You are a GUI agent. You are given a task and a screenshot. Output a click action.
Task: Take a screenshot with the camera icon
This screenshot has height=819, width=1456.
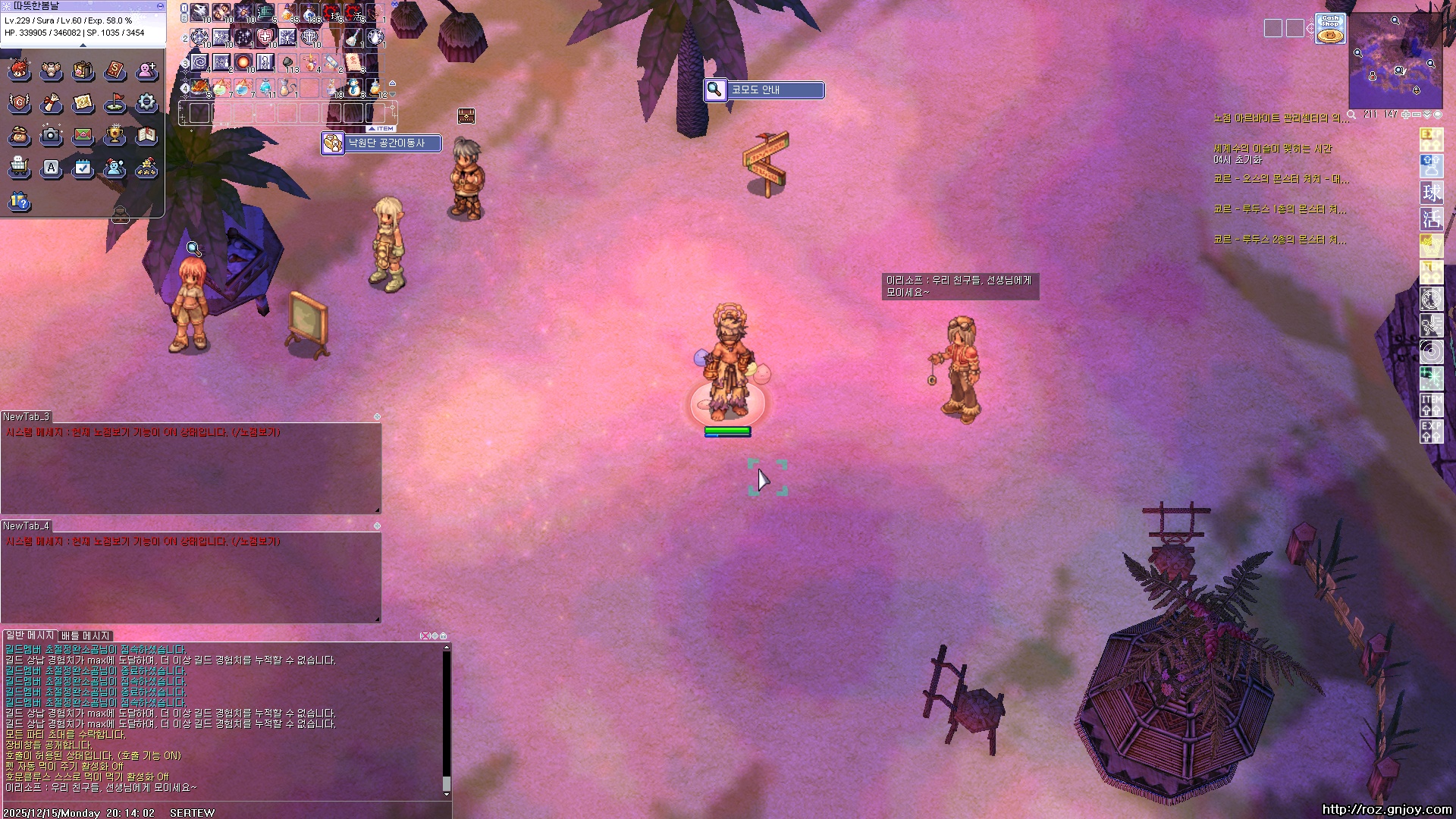point(51,135)
